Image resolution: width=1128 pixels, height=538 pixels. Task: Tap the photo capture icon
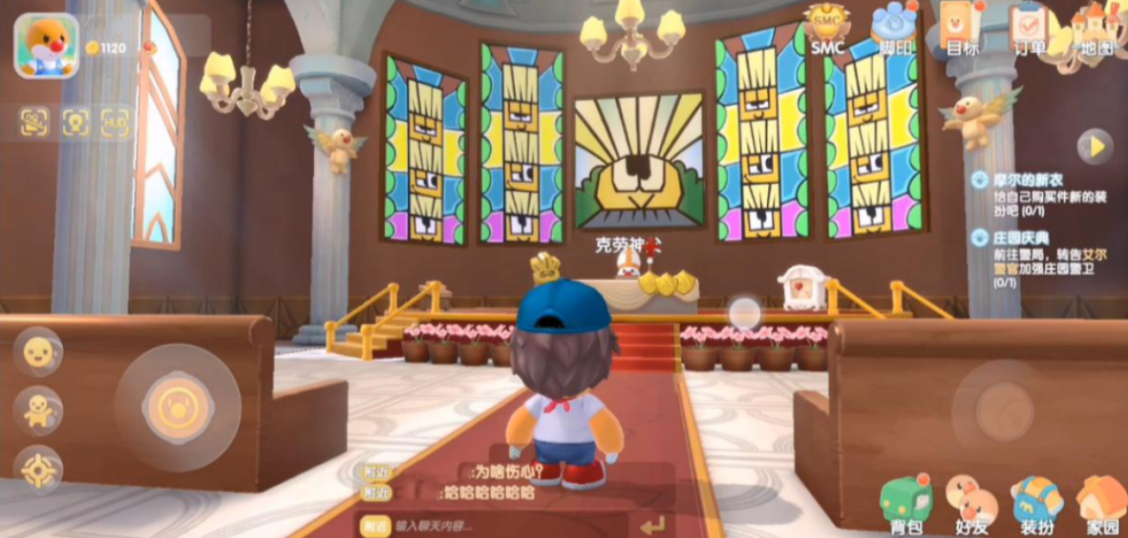[75, 122]
